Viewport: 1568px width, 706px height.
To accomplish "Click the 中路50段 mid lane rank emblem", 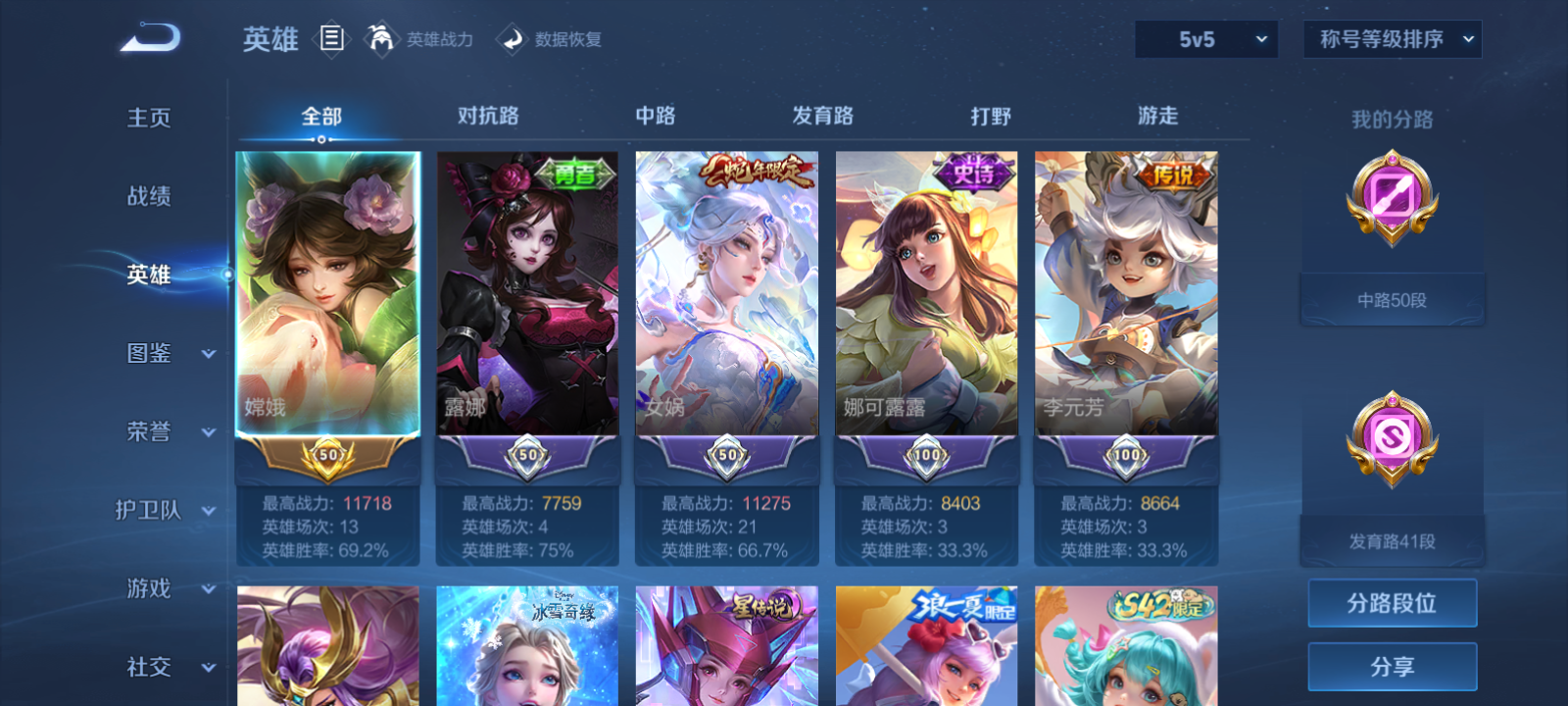I will 1391,201.
